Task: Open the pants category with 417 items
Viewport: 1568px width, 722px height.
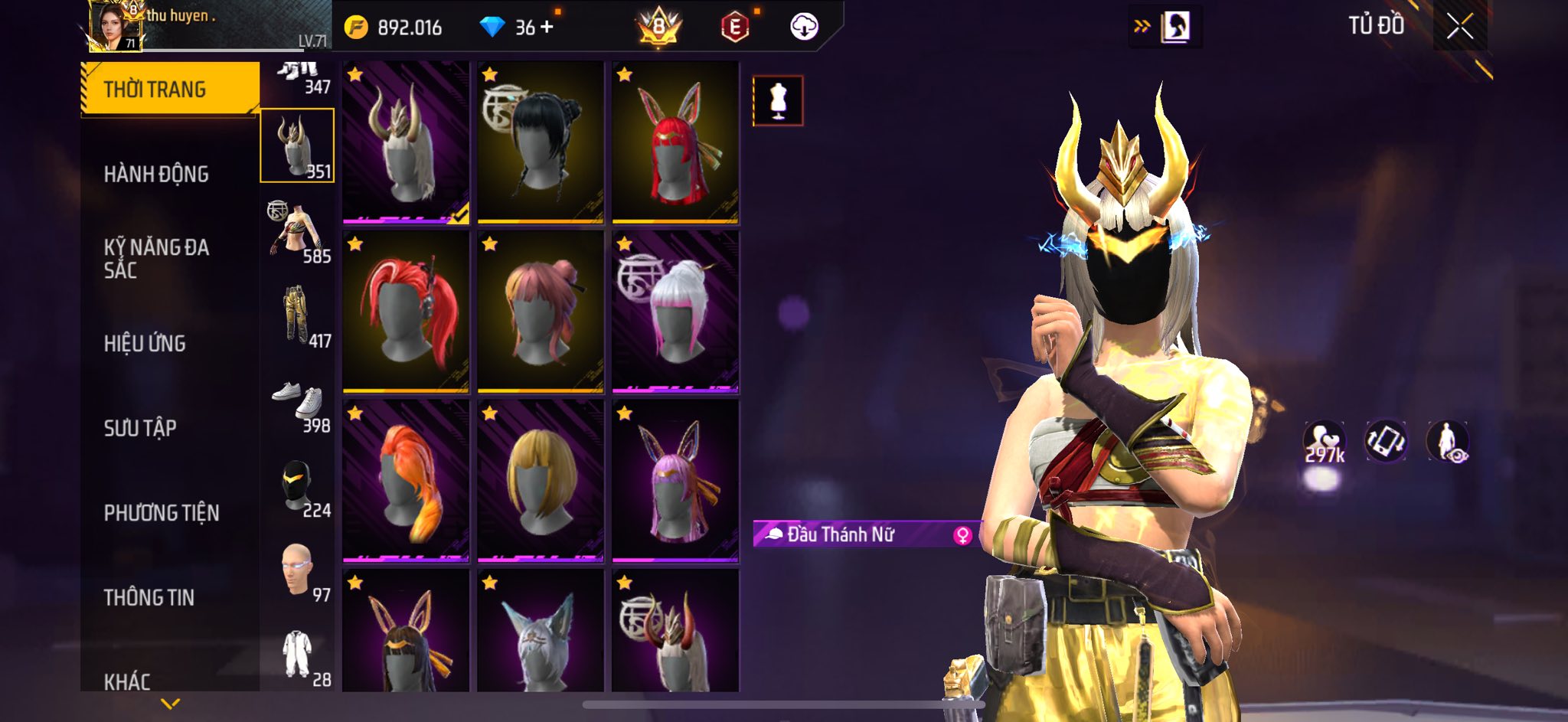Action: coord(298,315)
